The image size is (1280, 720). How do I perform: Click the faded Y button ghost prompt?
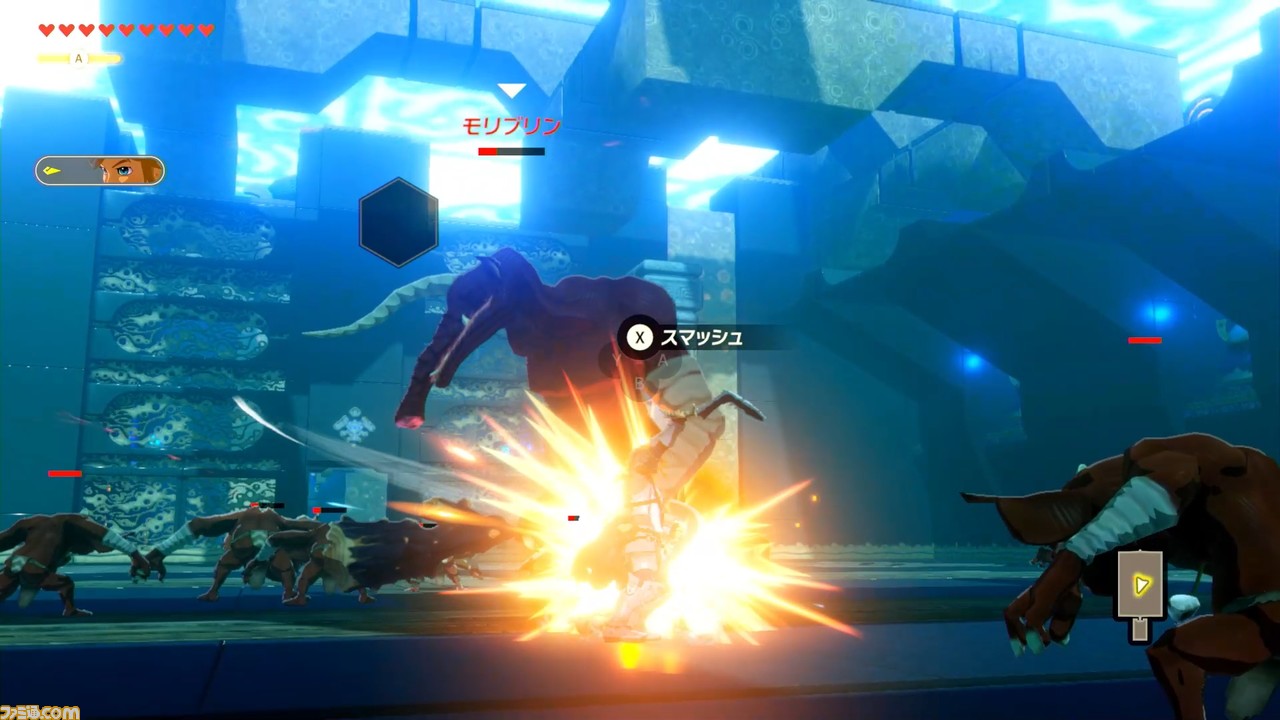point(617,359)
